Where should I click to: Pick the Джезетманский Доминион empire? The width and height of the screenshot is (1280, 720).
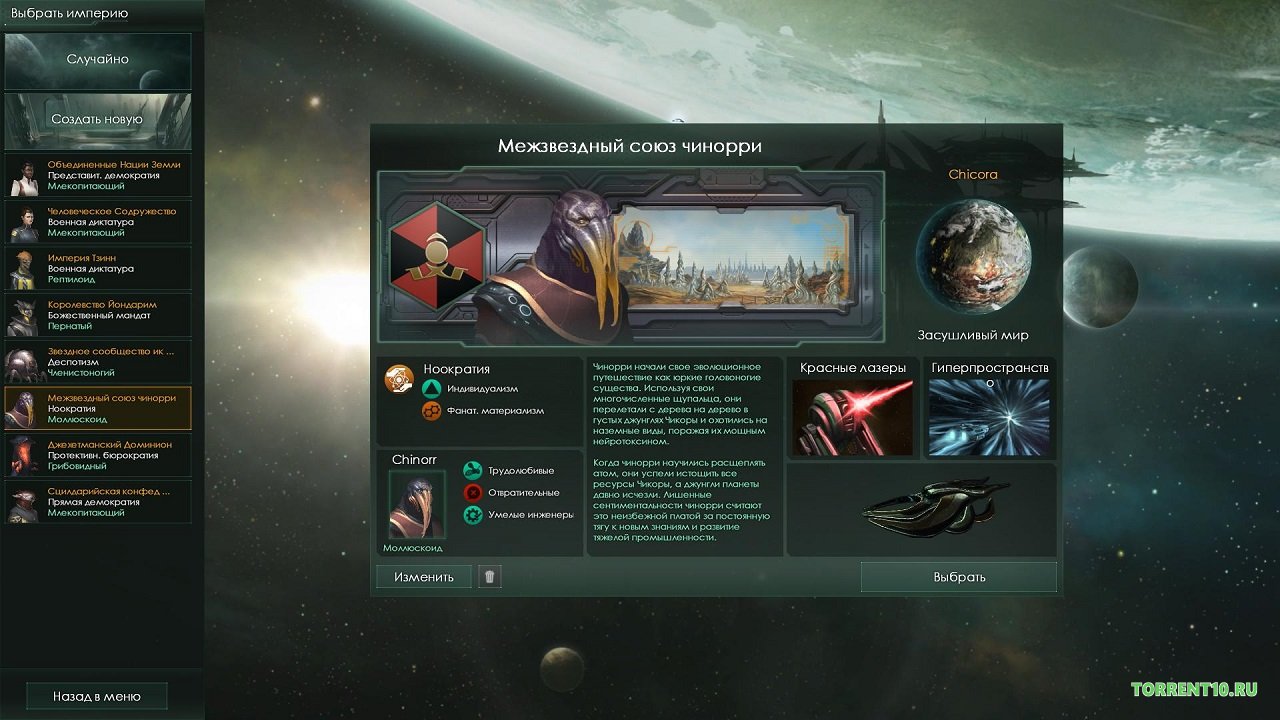pos(98,455)
